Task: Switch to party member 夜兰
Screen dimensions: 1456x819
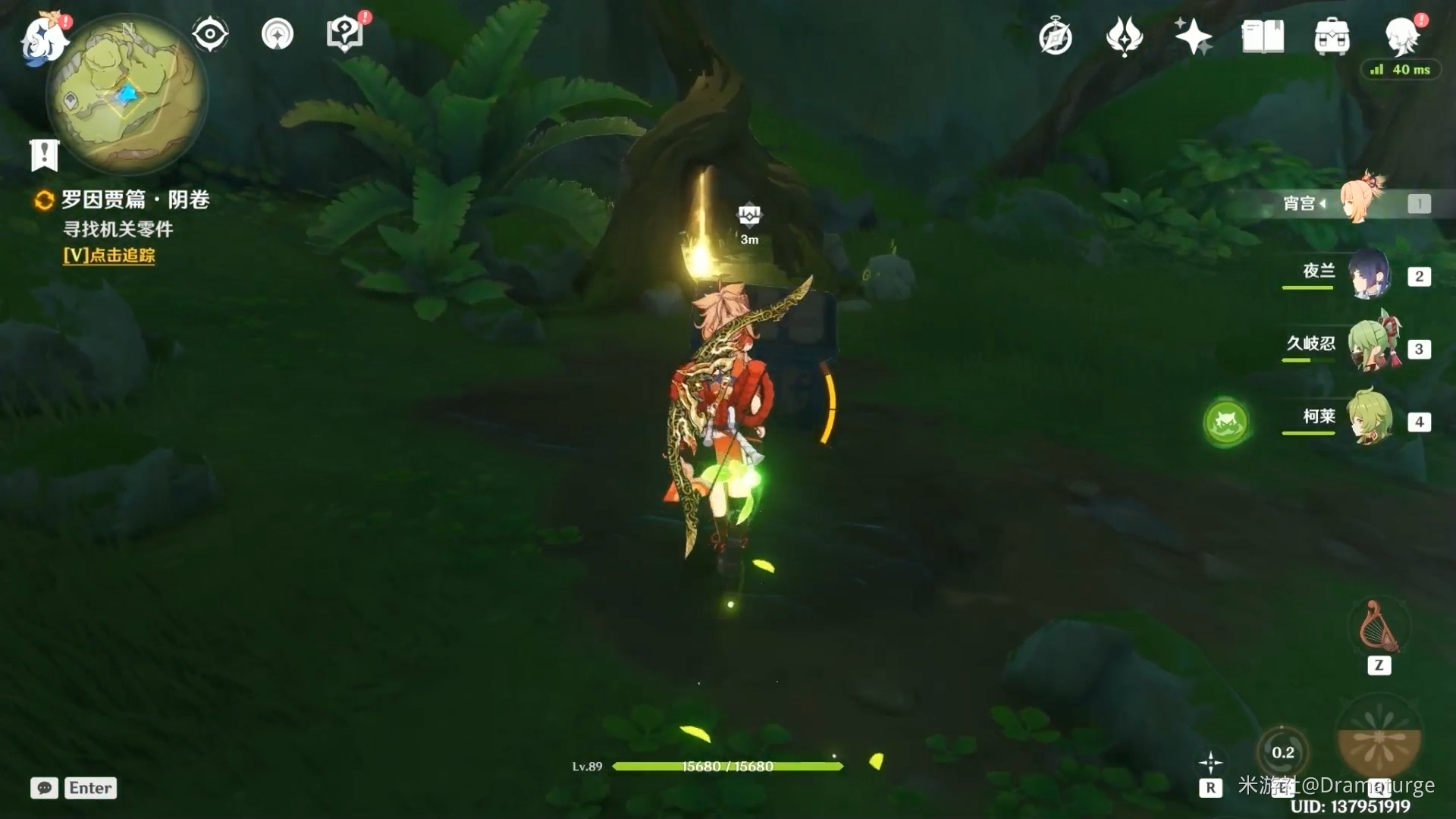Action: (1370, 275)
